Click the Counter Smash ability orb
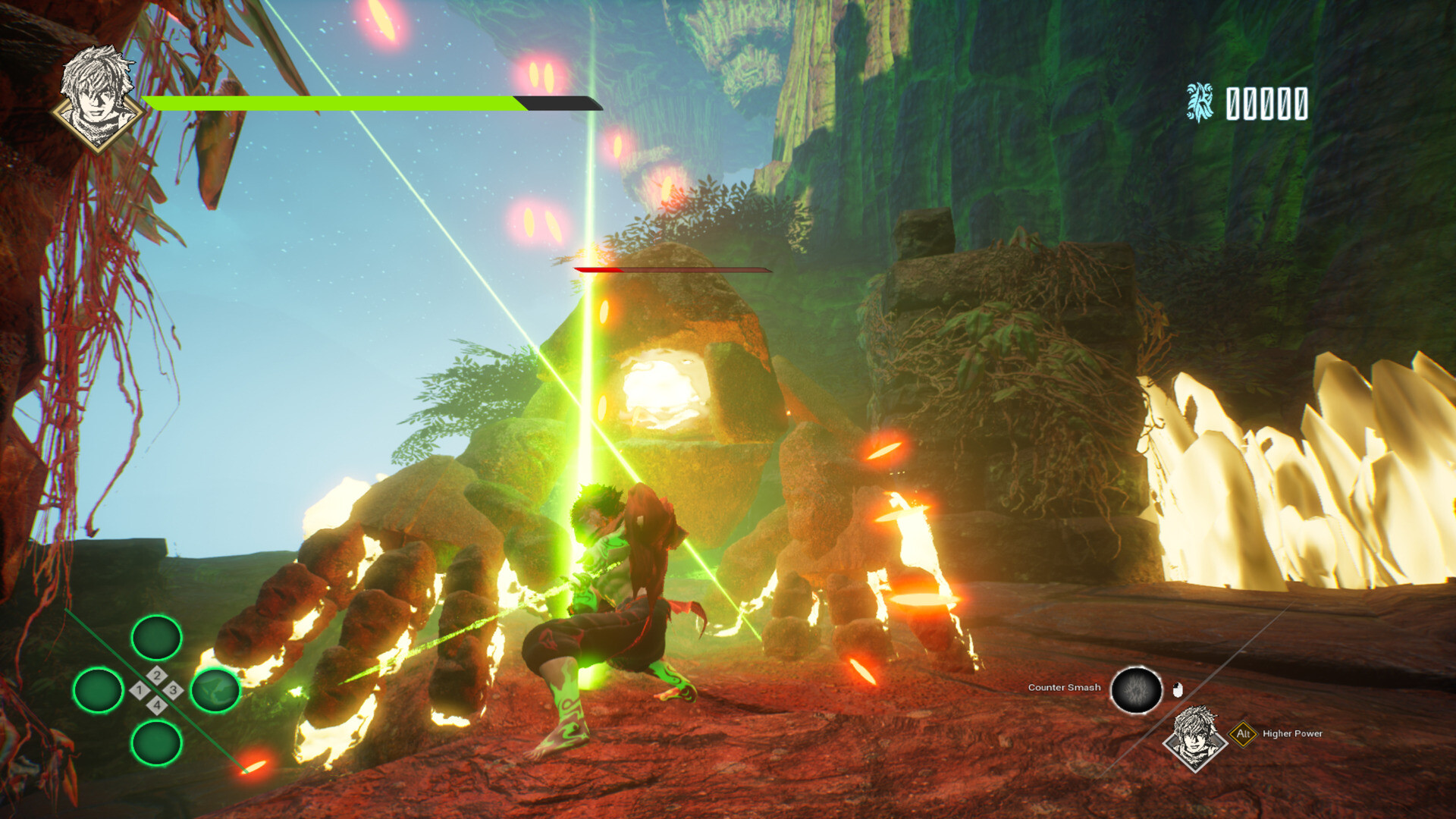Screen dimensions: 1456x819 1137,689
